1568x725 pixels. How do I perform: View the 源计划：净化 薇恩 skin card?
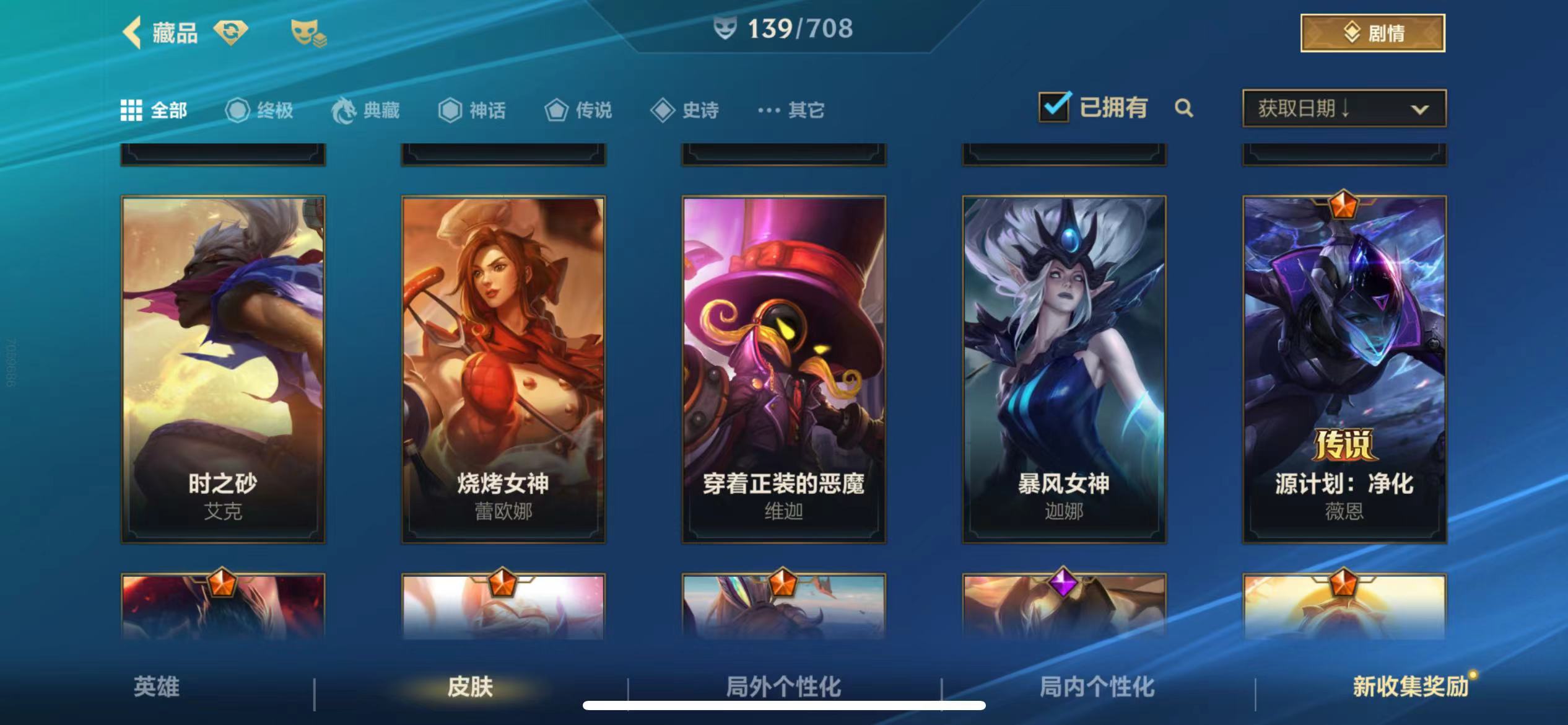1344,369
